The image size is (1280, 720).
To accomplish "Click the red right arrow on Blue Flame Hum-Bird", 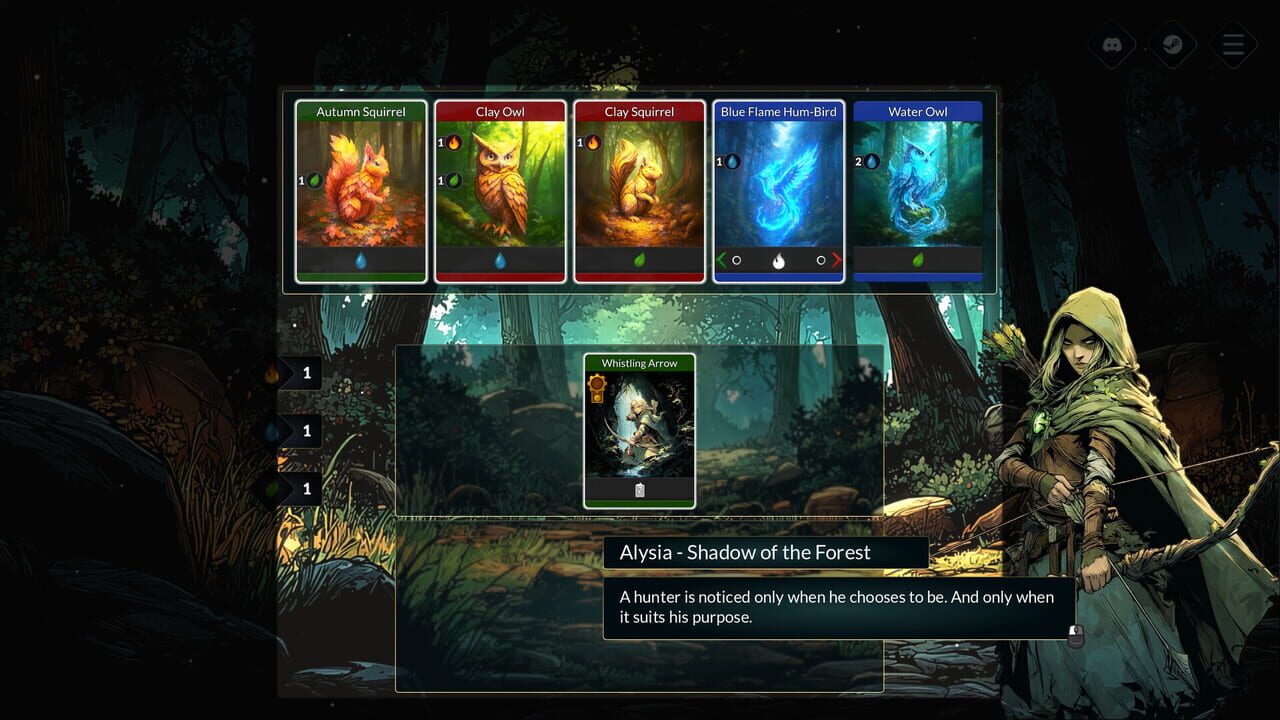I will [836, 258].
